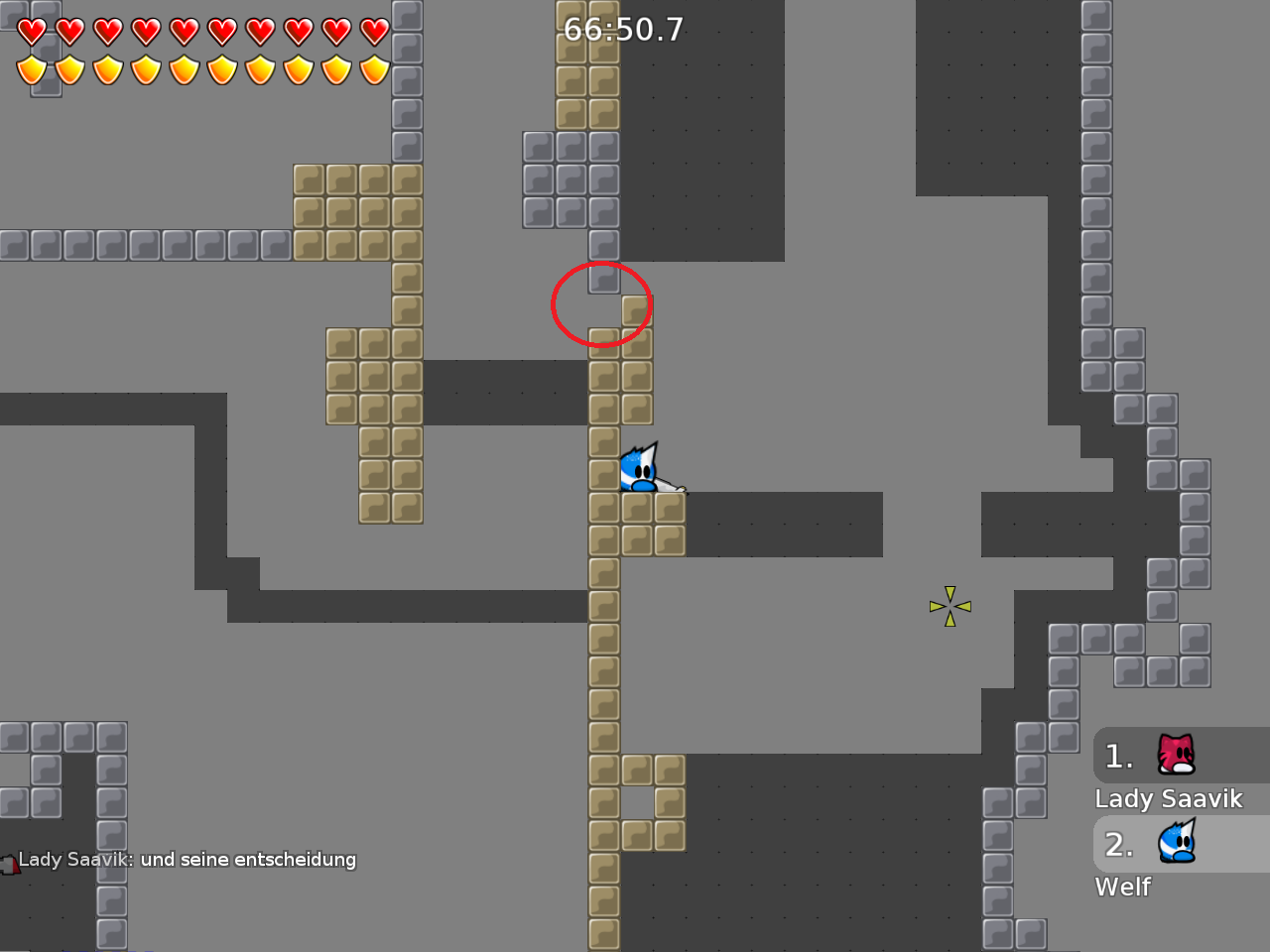1270x952 pixels.
Task: Click the chat message from Lady Saavik
Action: click(x=189, y=860)
